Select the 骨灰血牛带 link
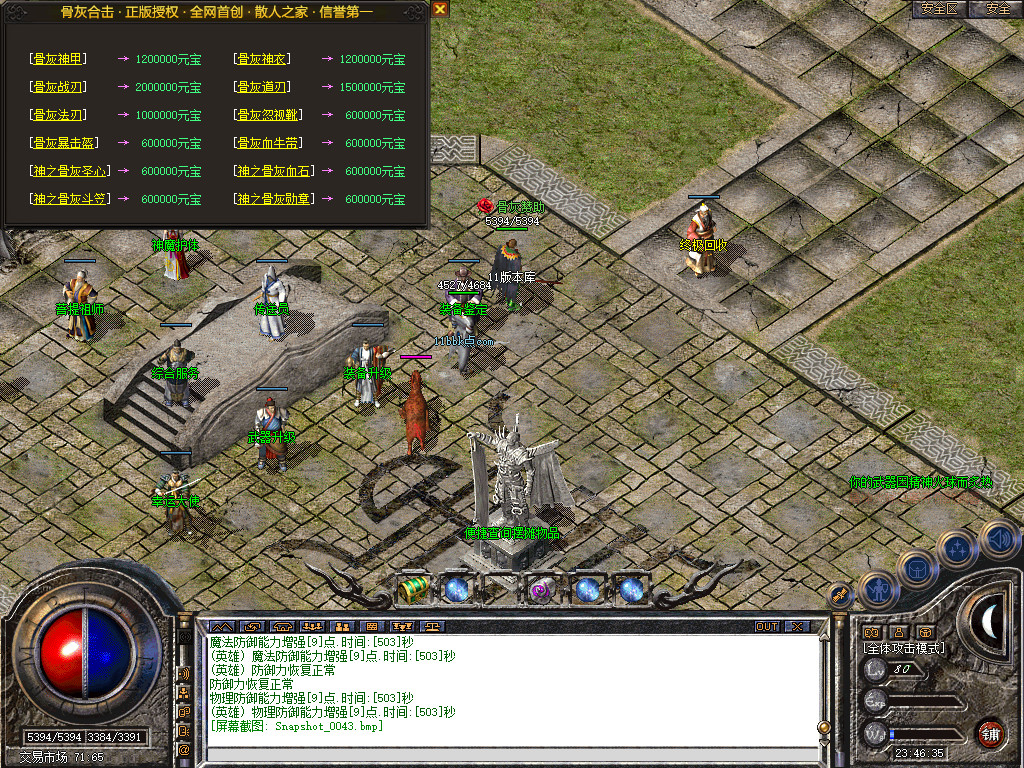Viewport: 1024px width, 768px height. click(272, 143)
